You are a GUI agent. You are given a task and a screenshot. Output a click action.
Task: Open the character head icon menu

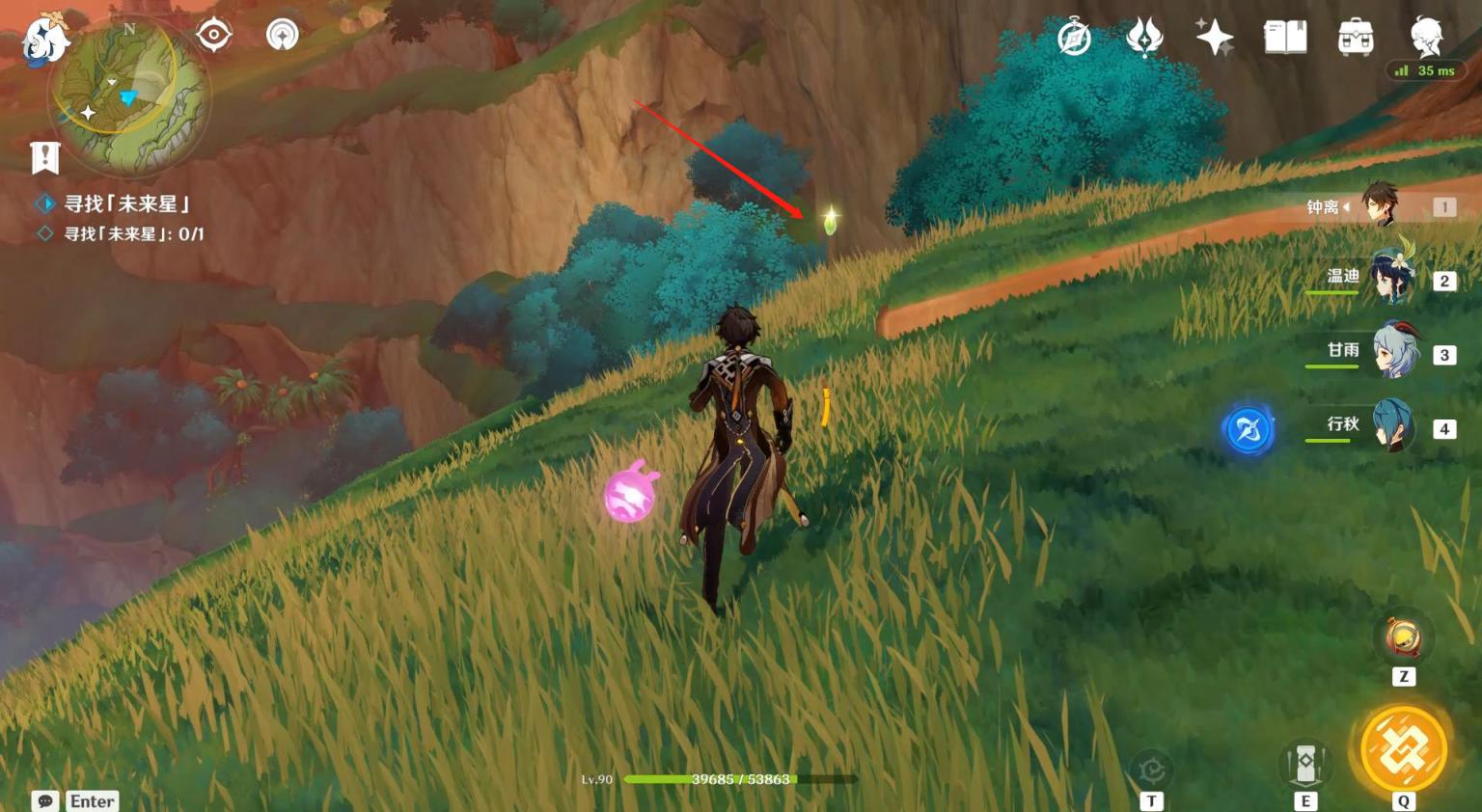tap(1426, 38)
